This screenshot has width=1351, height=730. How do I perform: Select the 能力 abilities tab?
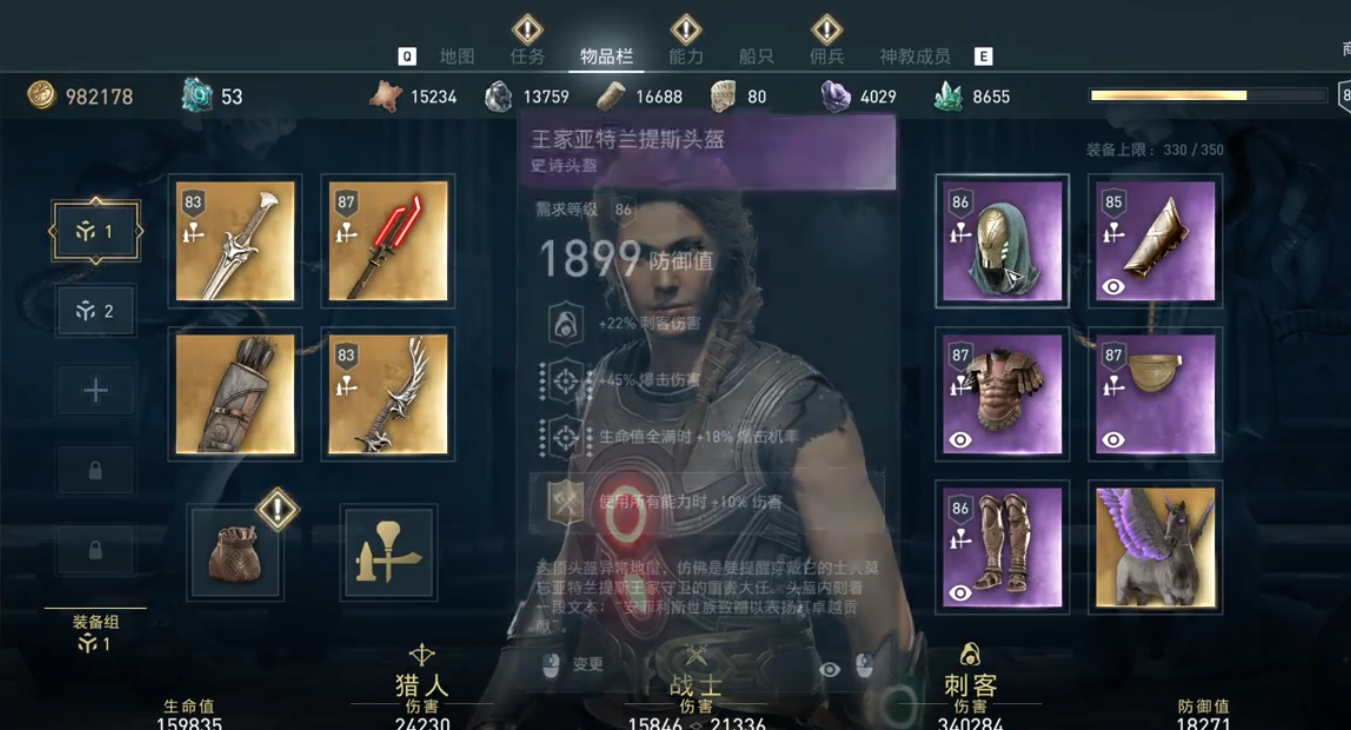686,57
